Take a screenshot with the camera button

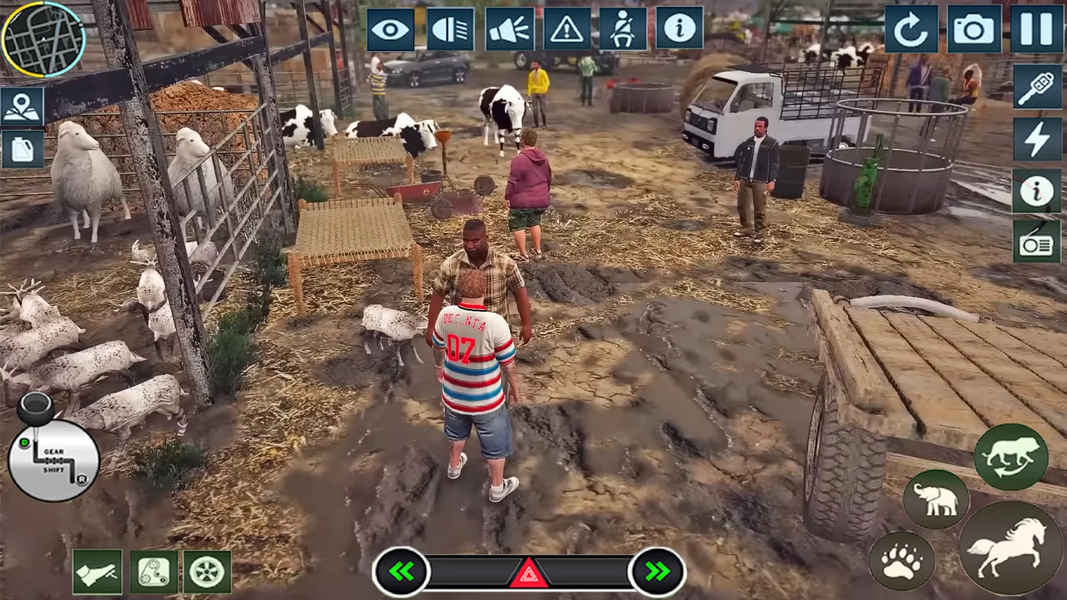click(973, 30)
